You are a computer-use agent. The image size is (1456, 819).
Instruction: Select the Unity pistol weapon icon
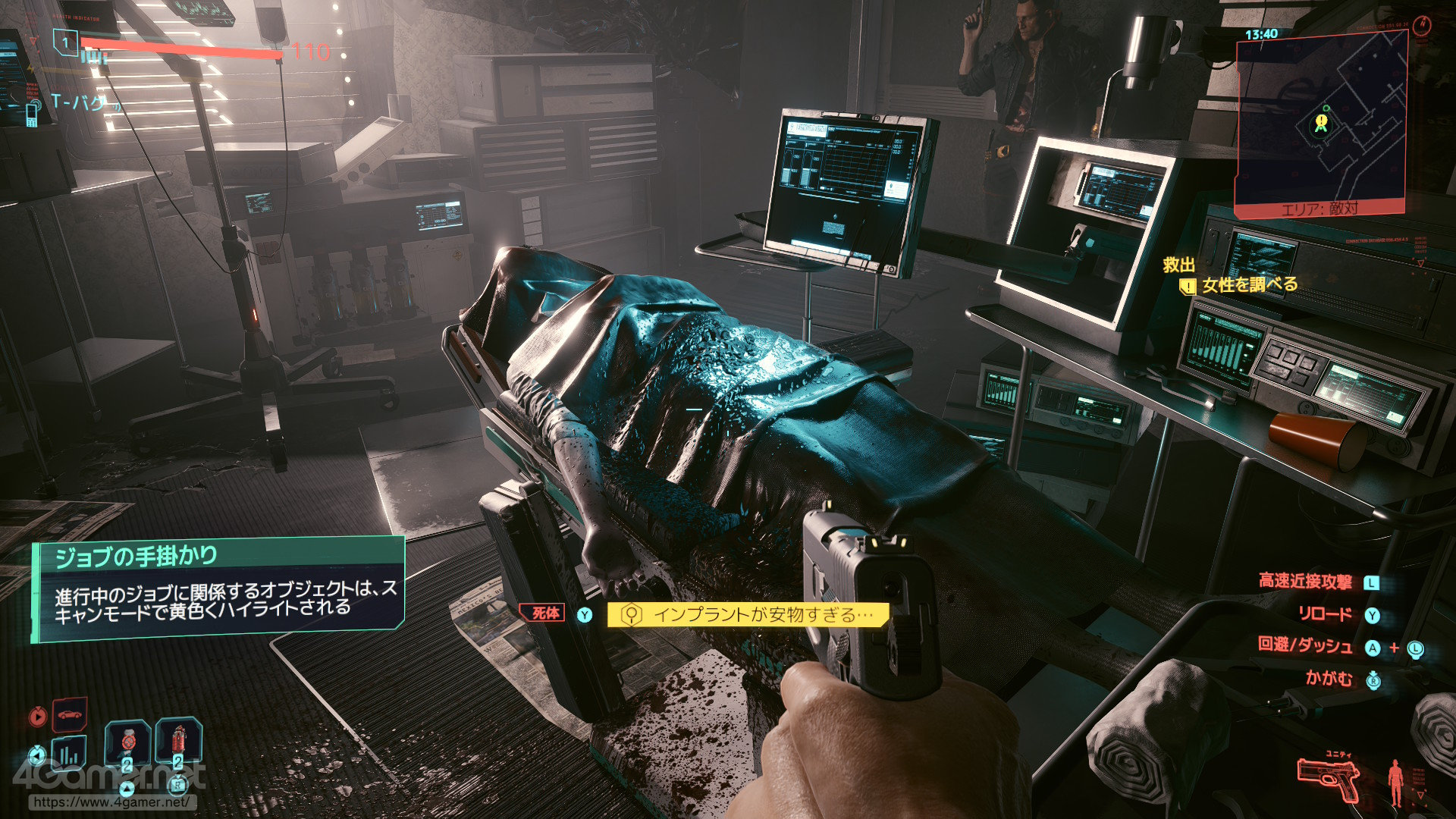pos(1327,779)
